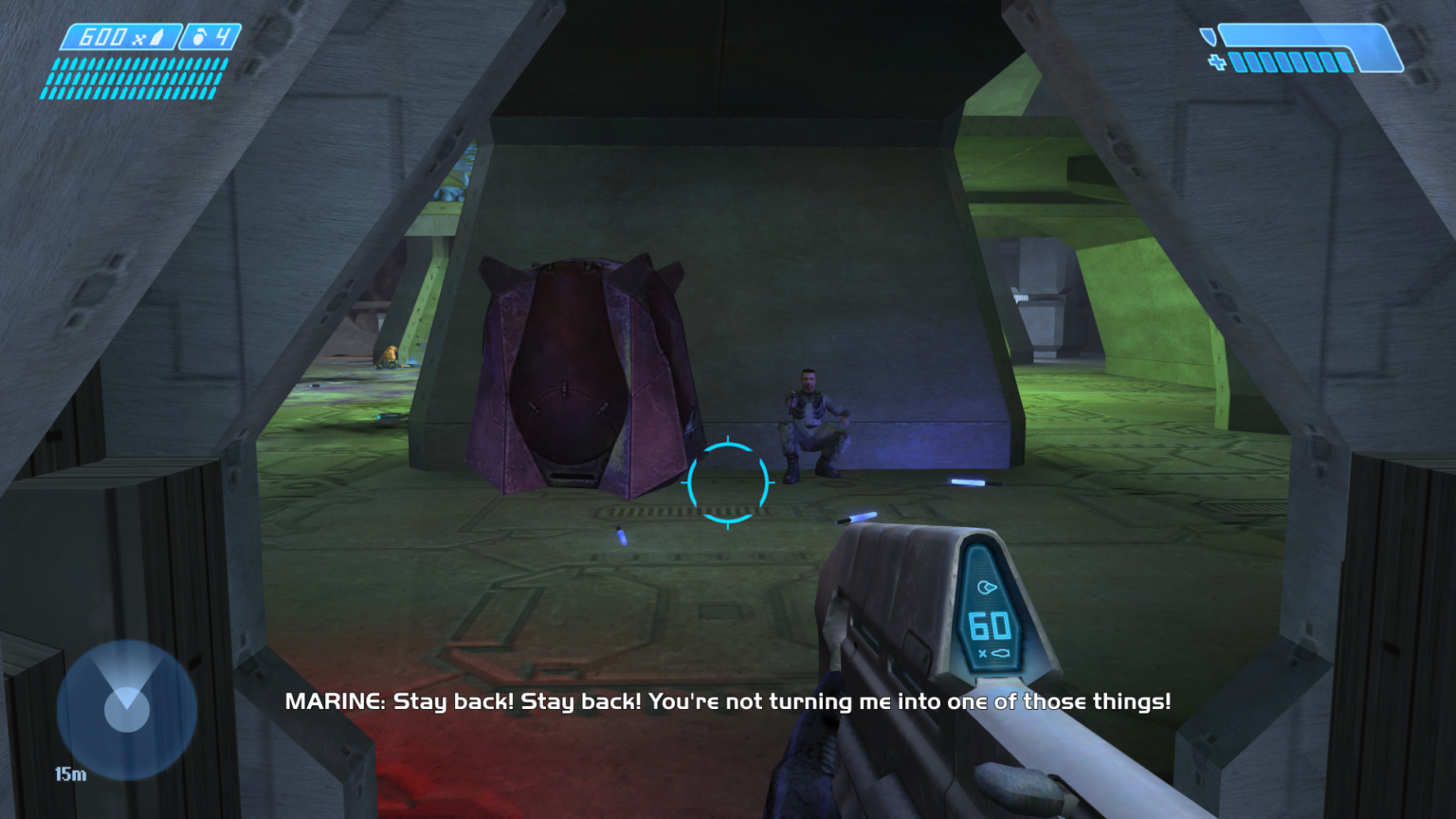Click the 600 flamethrower fuel counter
1456x819 pixels.
point(104,37)
